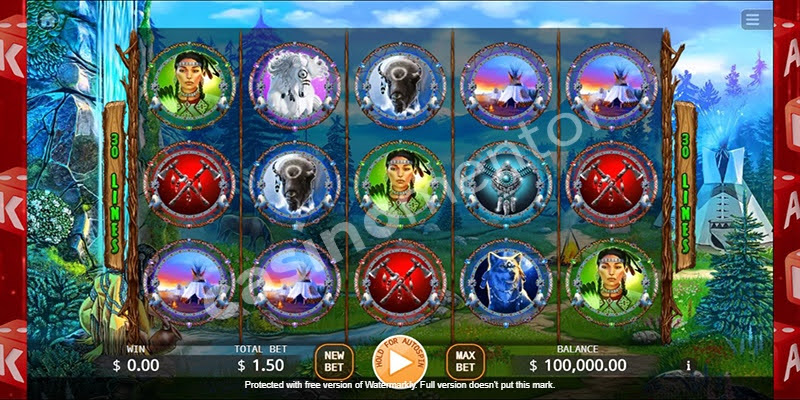
Task: Spin the reels with the orange play button
Action: click(x=399, y=359)
